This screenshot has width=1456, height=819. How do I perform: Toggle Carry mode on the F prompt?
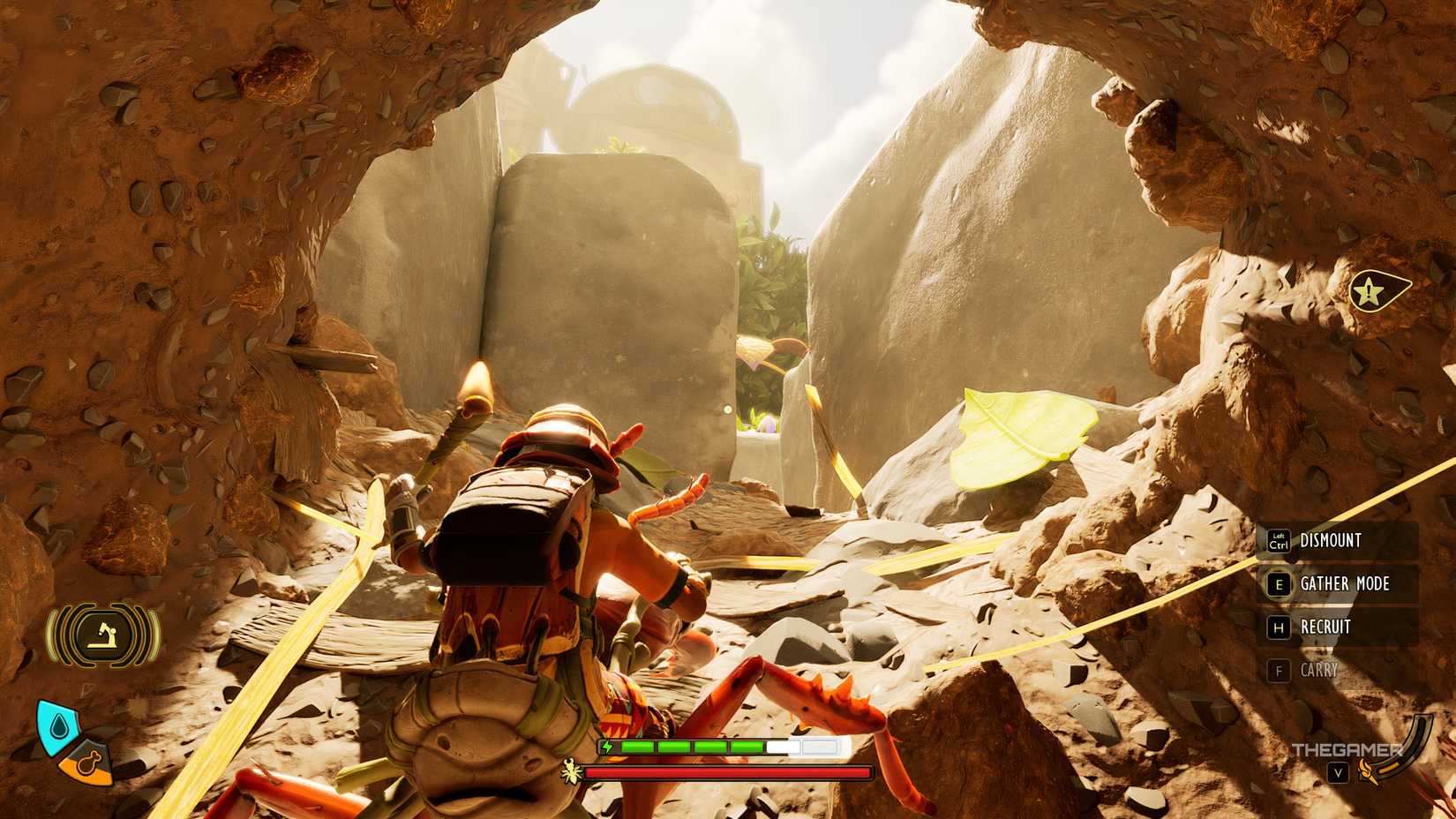1280,671
